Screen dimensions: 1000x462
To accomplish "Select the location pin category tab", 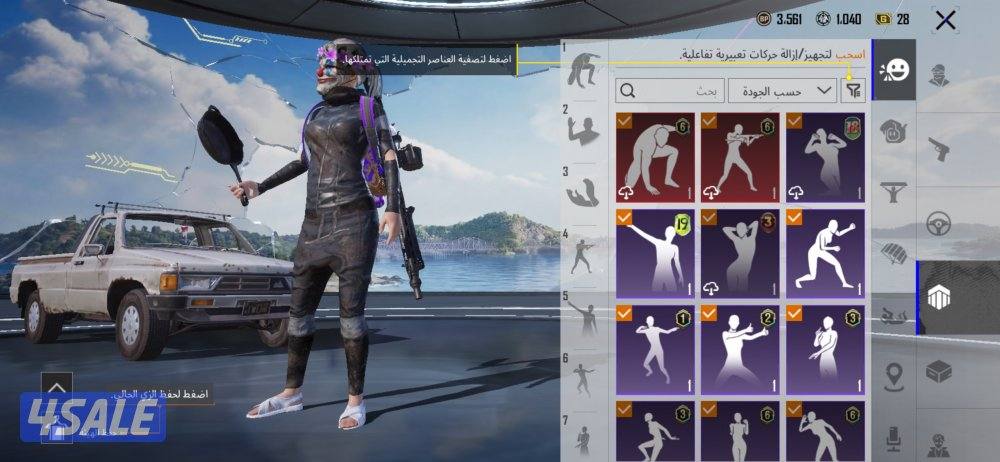I will pyautogui.click(x=894, y=377).
